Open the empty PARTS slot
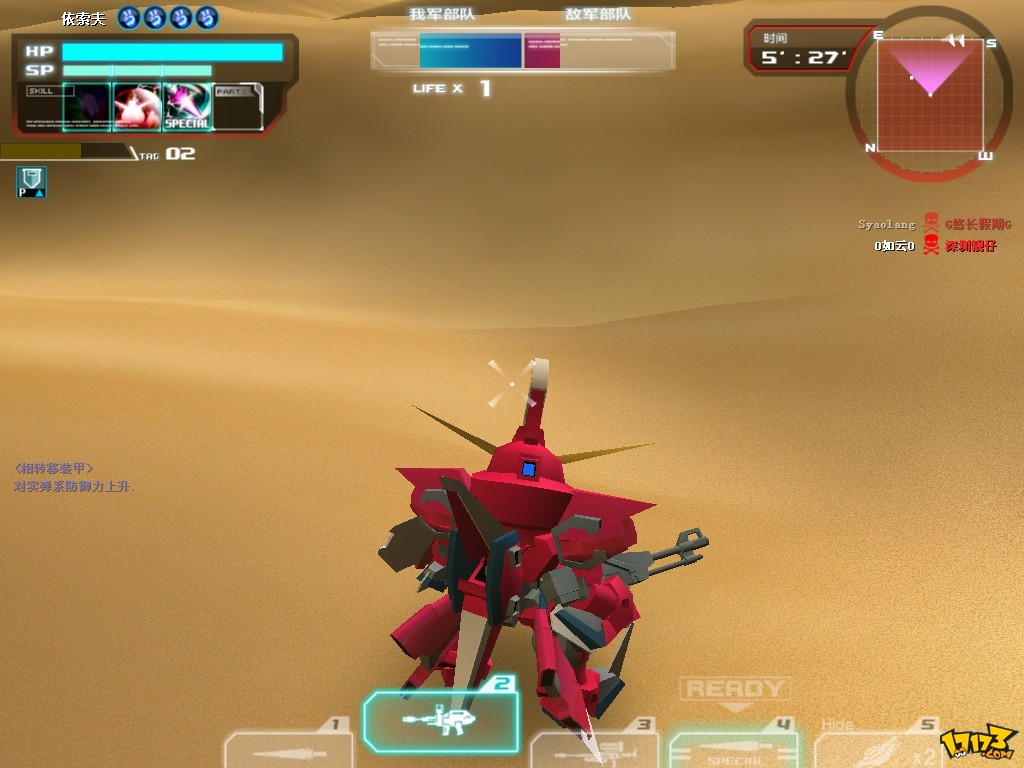Image resolution: width=1024 pixels, height=768 pixels. coord(238,106)
